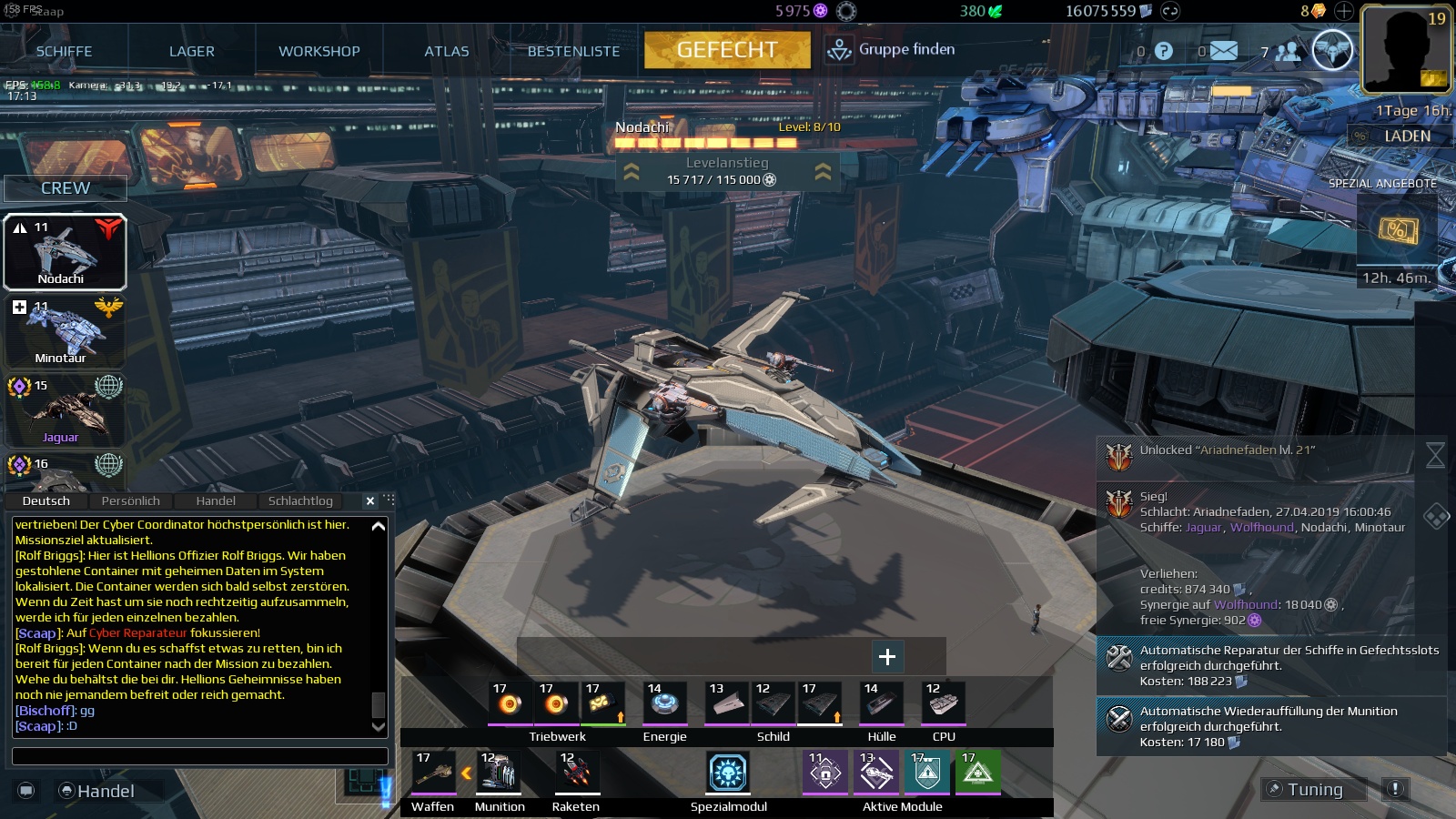Open the mail envelope icon

pyautogui.click(x=1223, y=51)
